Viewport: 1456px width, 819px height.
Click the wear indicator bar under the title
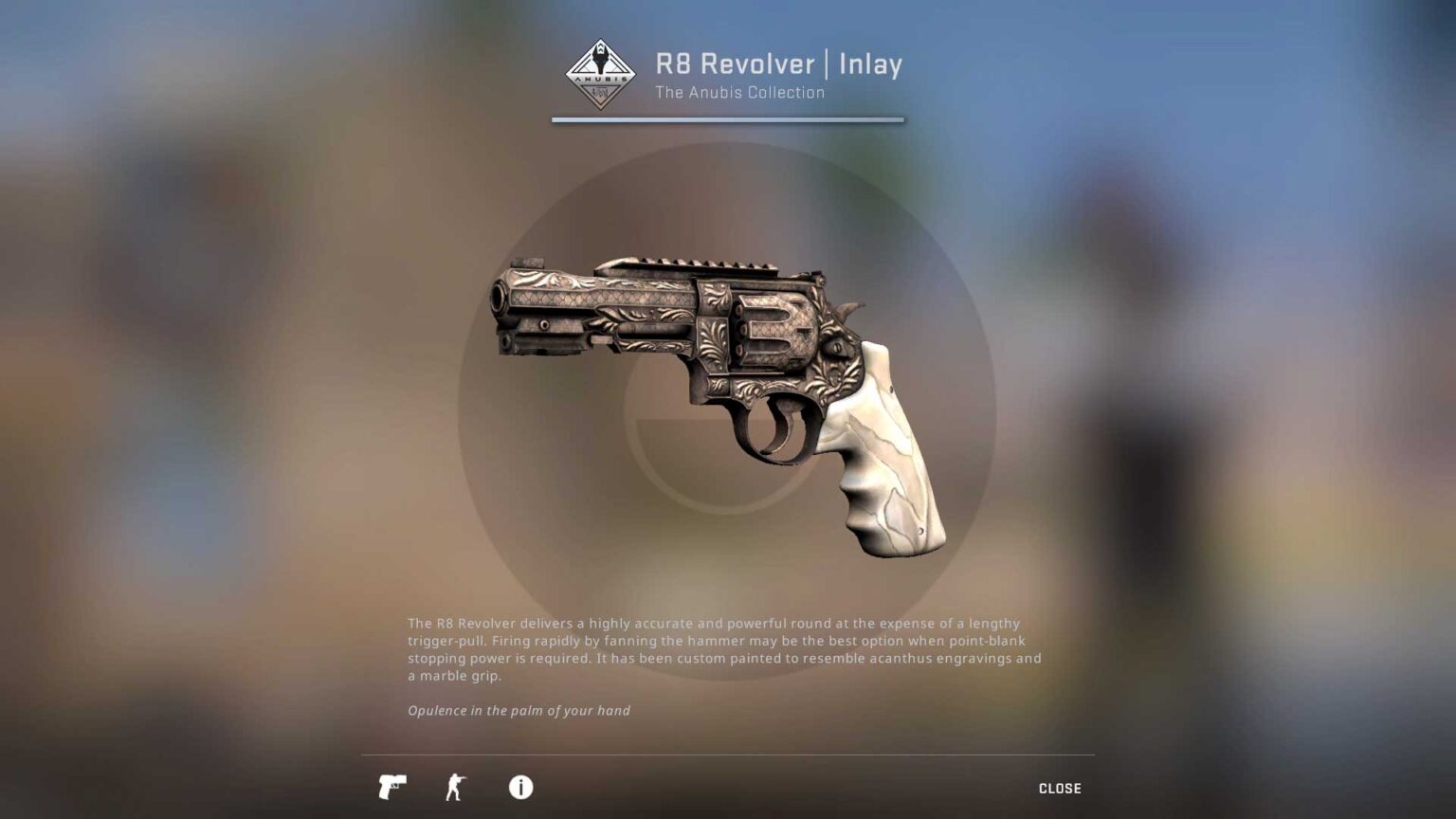coord(727,119)
